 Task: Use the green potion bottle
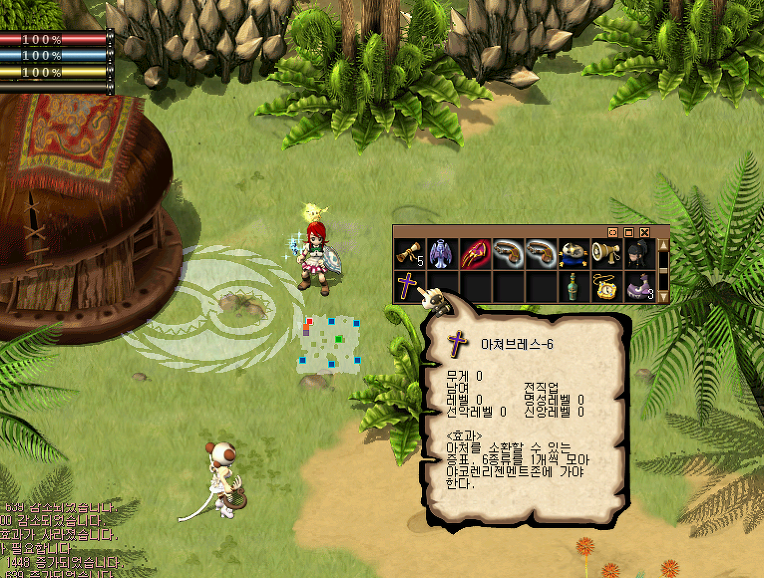(573, 287)
